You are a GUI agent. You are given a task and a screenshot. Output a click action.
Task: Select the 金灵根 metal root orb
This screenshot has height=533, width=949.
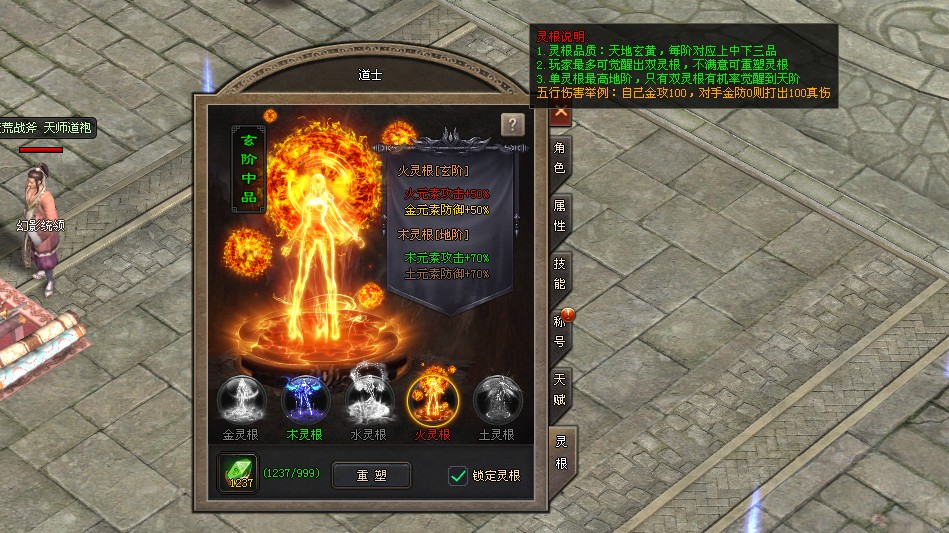pyautogui.click(x=241, y=400)
